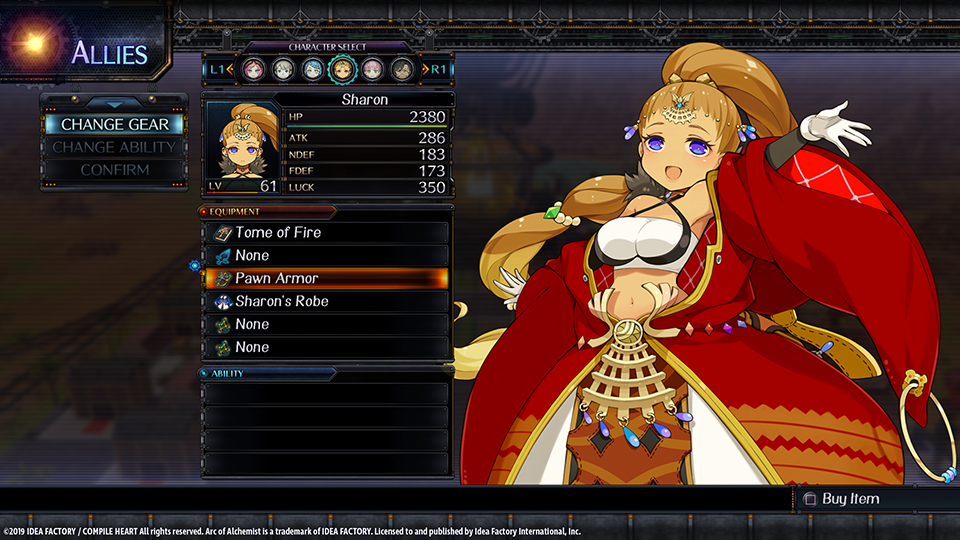Select the Tome of Fire equipment slot

[x=326, y=232]
